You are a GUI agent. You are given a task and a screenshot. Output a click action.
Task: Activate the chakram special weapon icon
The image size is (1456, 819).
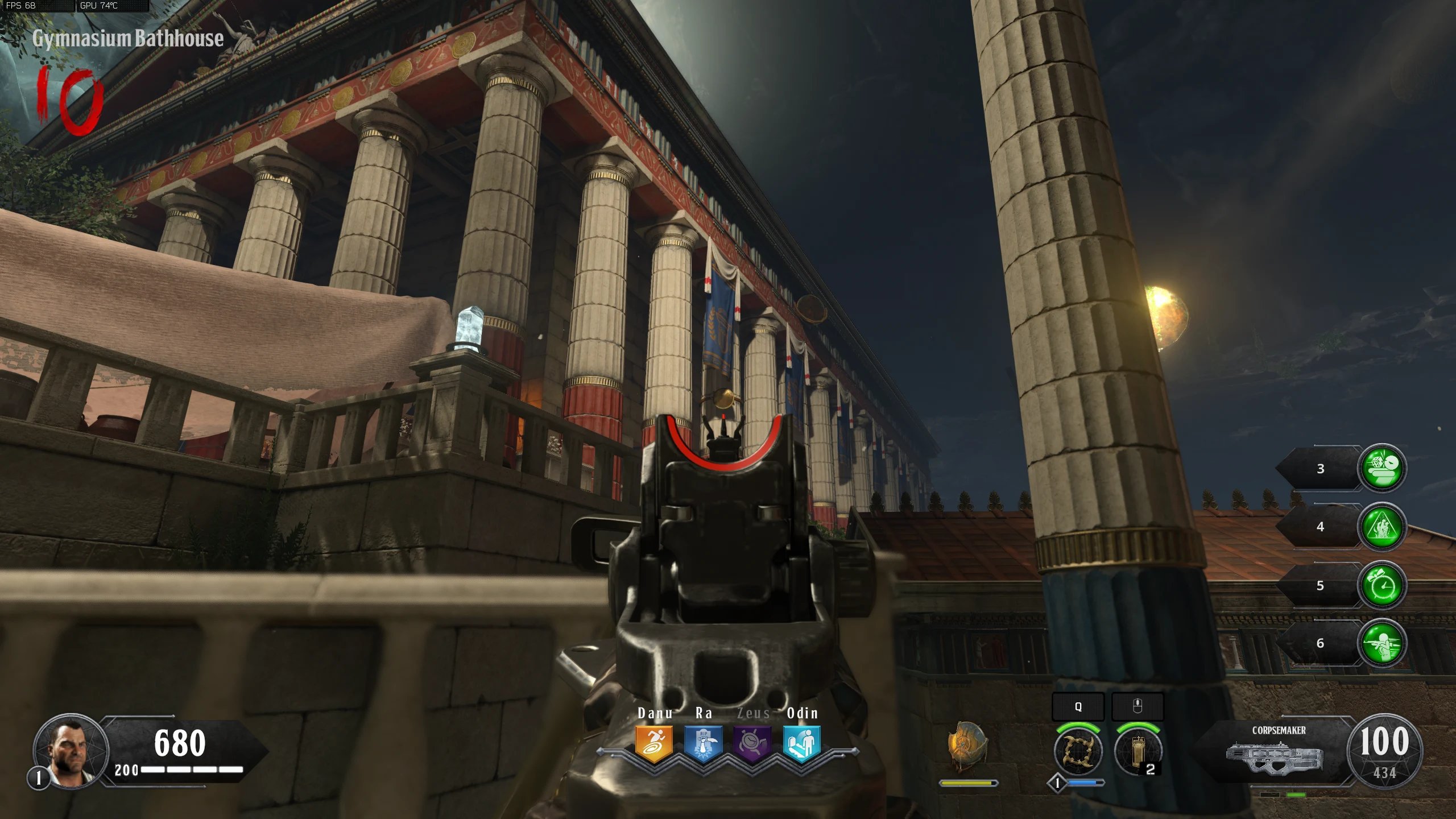pos(1078,751)
